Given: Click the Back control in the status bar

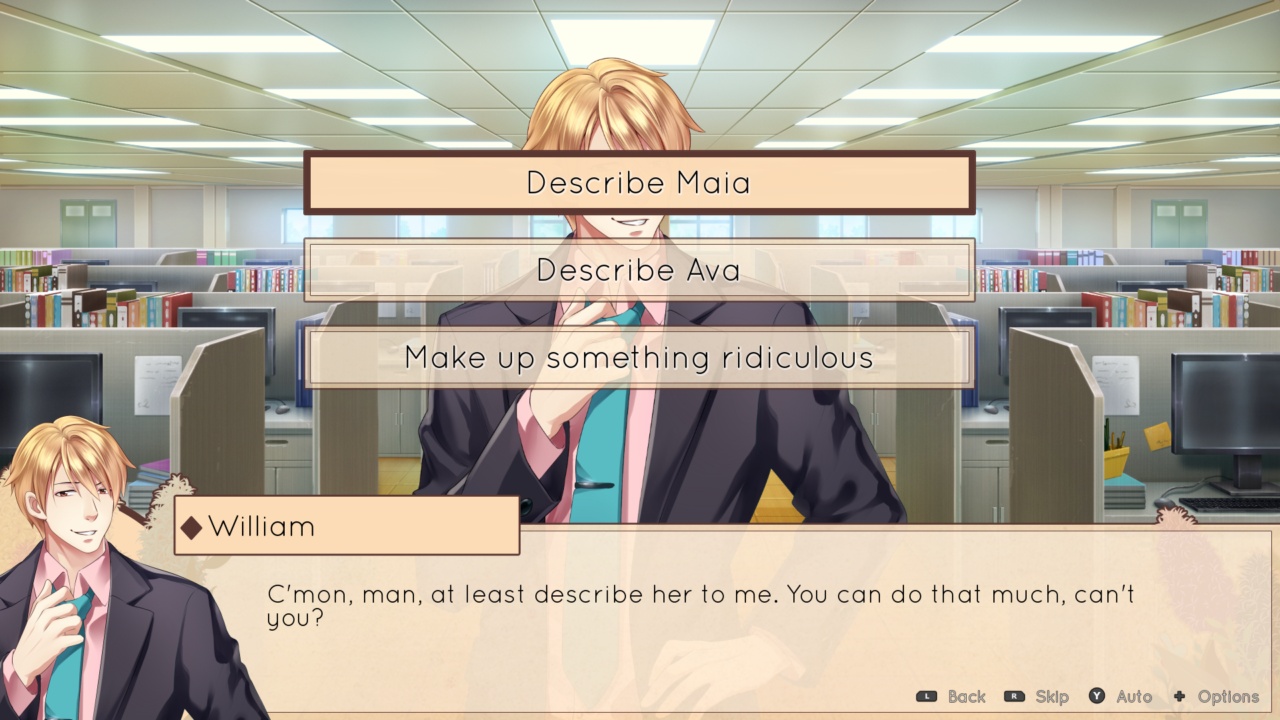Looking at the screenshot, I should click(x=960, y=697).
